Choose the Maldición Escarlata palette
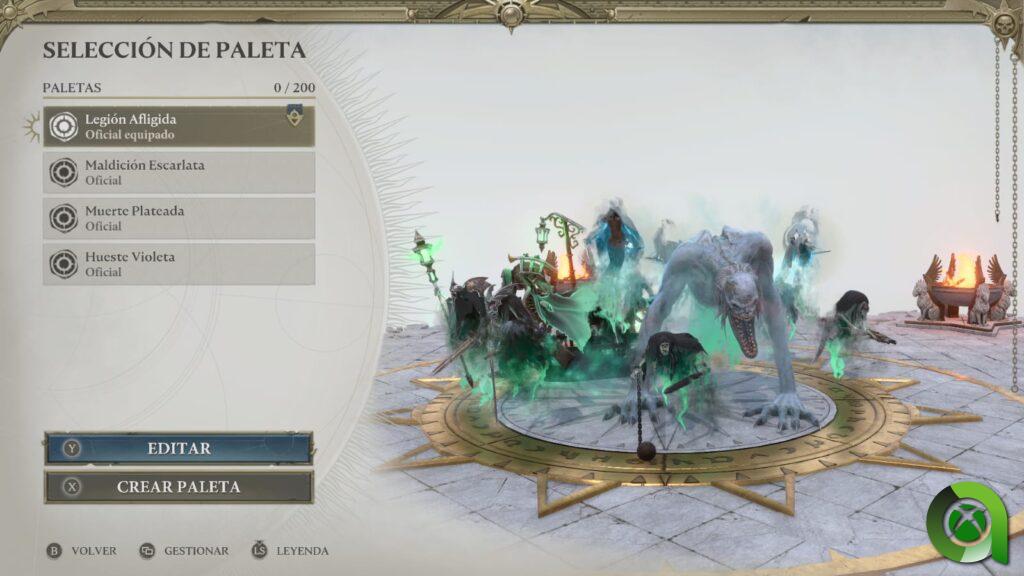The image size is (1024, 576). coord(179,172)
